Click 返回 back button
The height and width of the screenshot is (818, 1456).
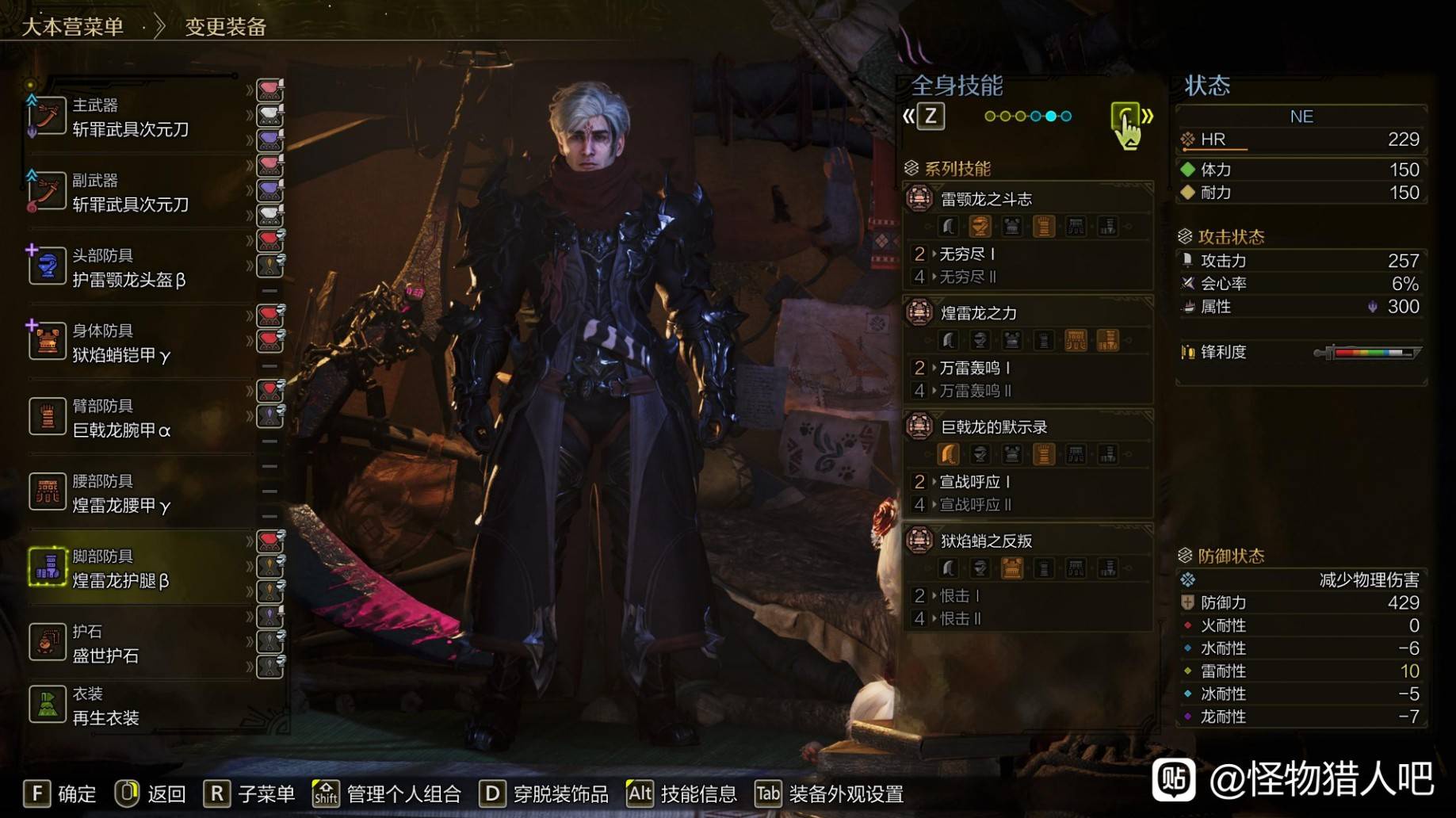click(150, 793)
